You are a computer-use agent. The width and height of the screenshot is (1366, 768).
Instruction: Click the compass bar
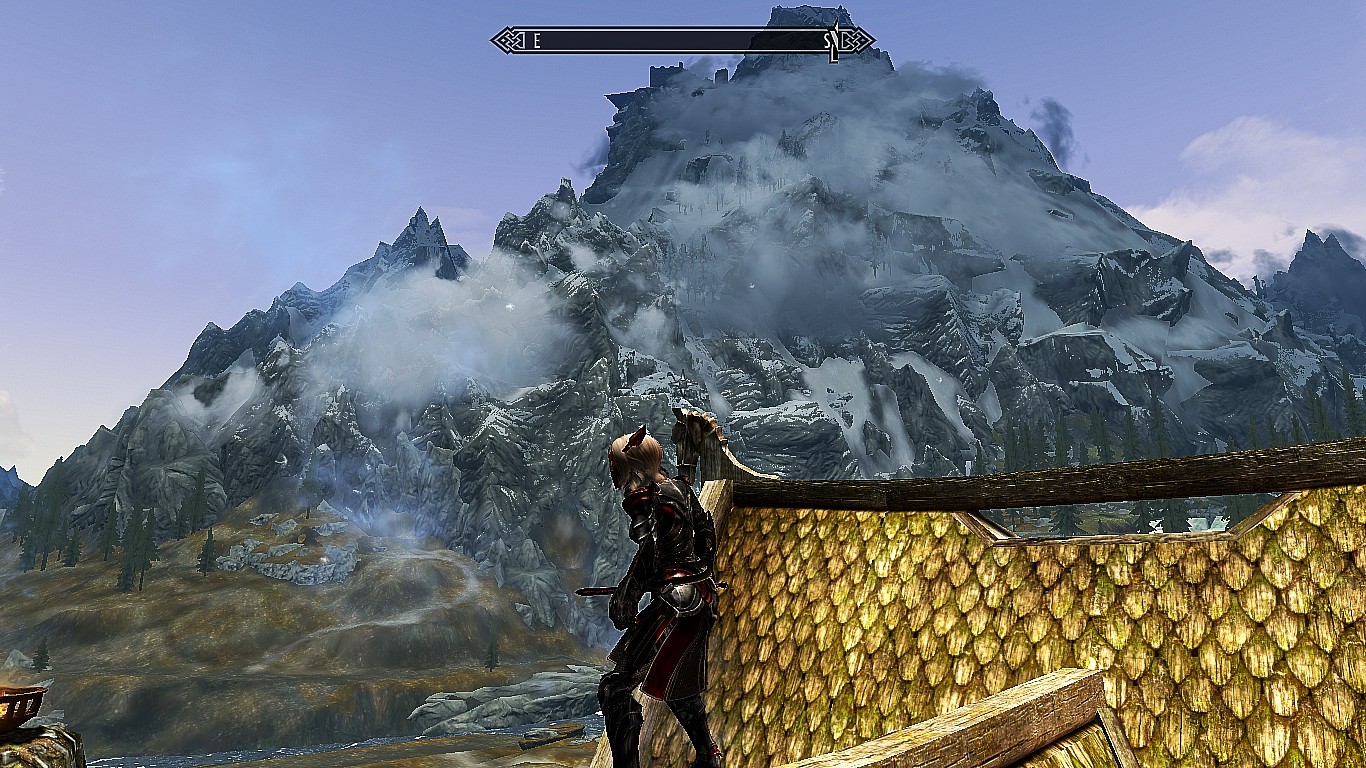[682, 41]
